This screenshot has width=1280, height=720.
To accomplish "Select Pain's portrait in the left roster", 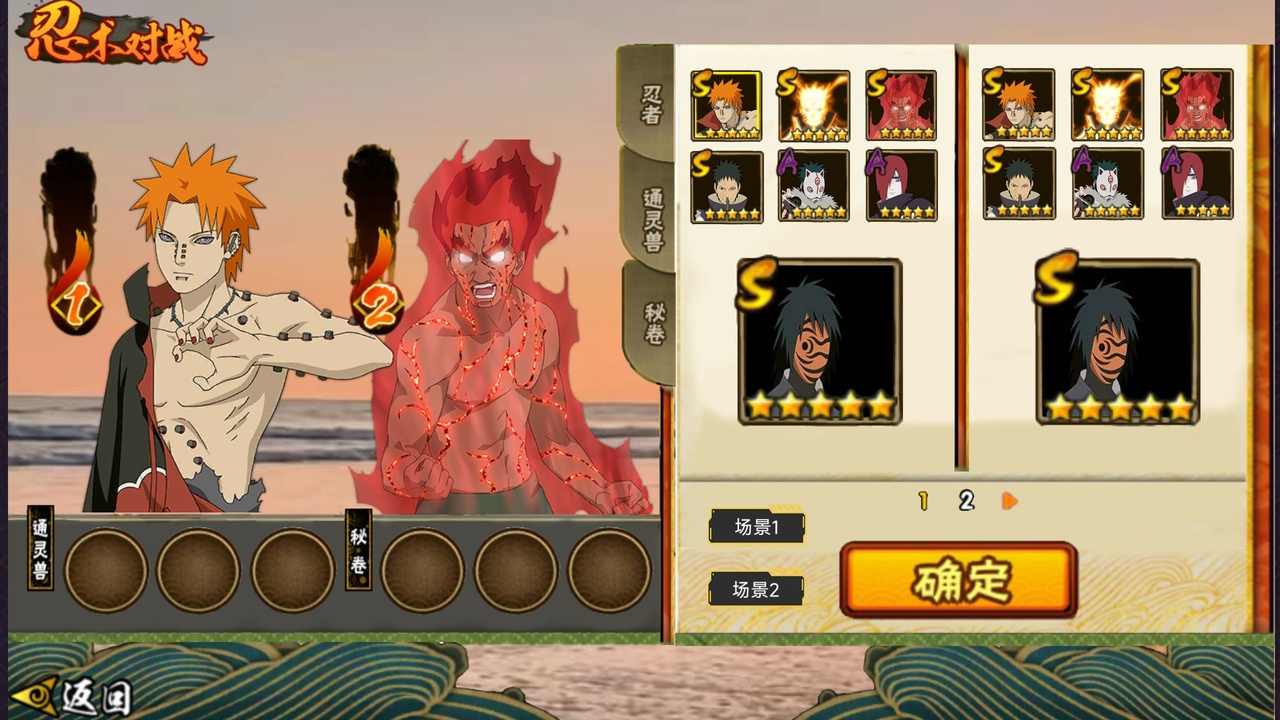I will [x=727, y=103].
